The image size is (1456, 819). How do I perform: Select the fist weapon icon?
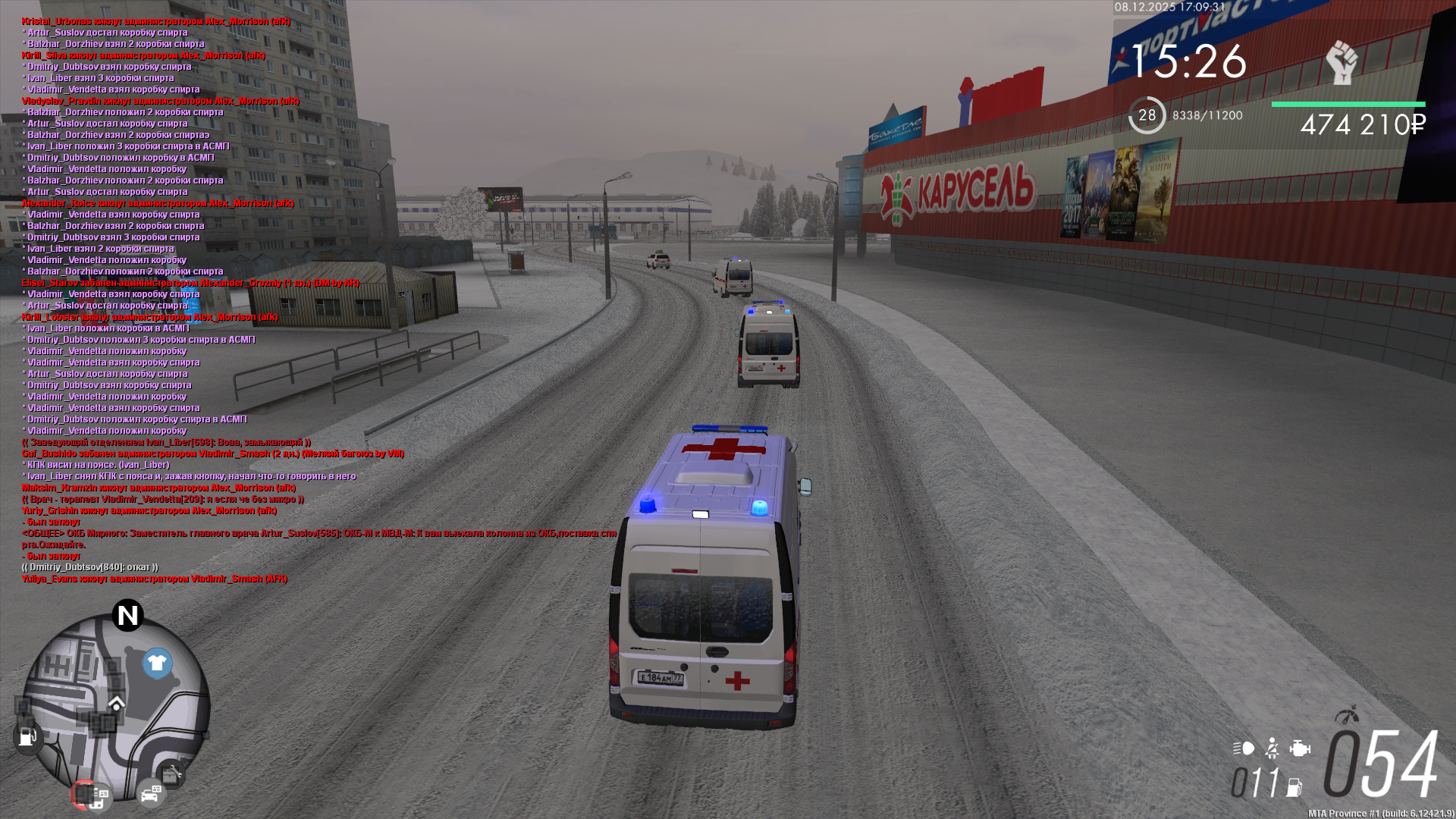(1341, 62)
